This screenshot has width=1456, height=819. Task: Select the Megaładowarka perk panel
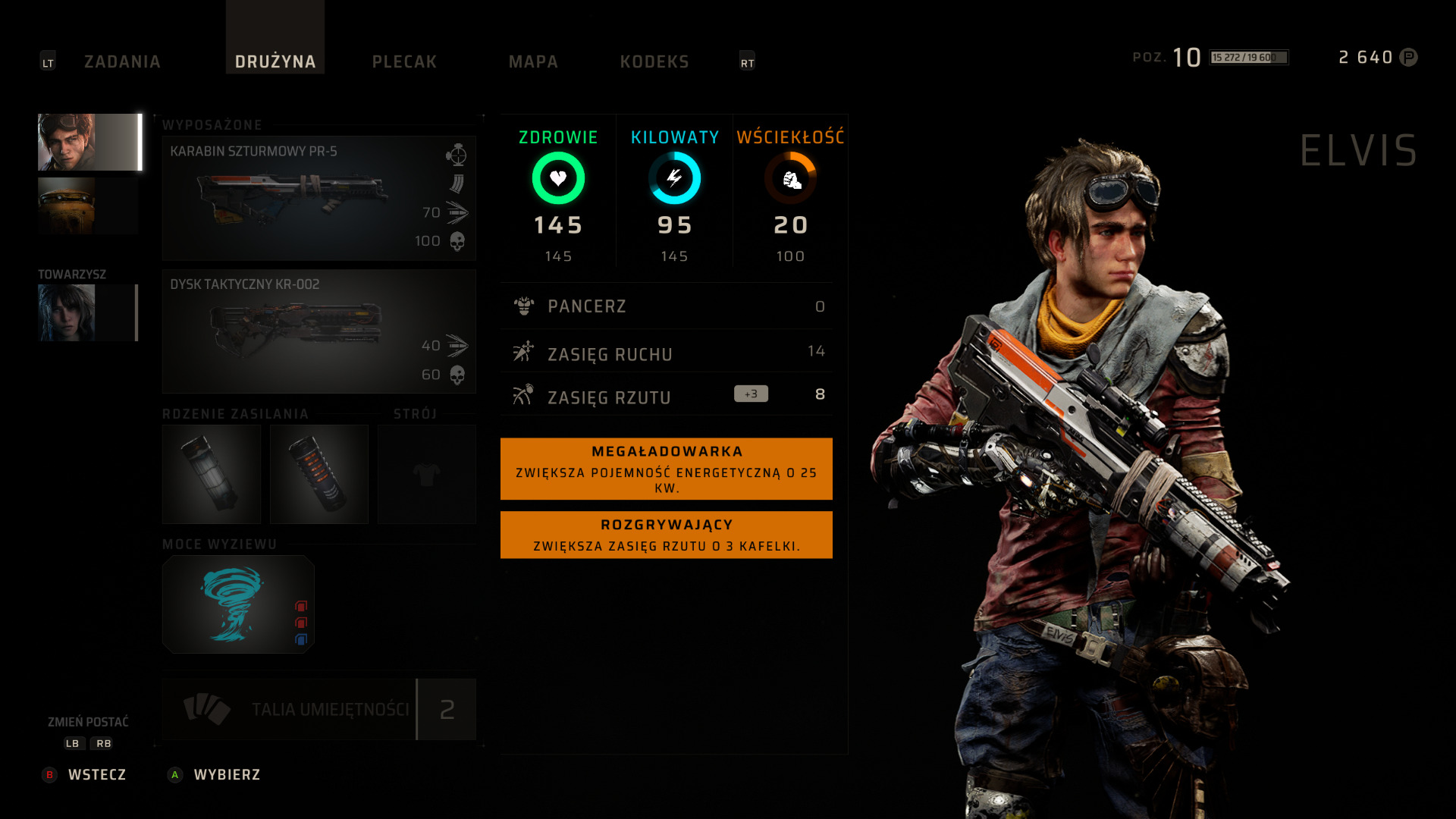(x=666, y=469)
